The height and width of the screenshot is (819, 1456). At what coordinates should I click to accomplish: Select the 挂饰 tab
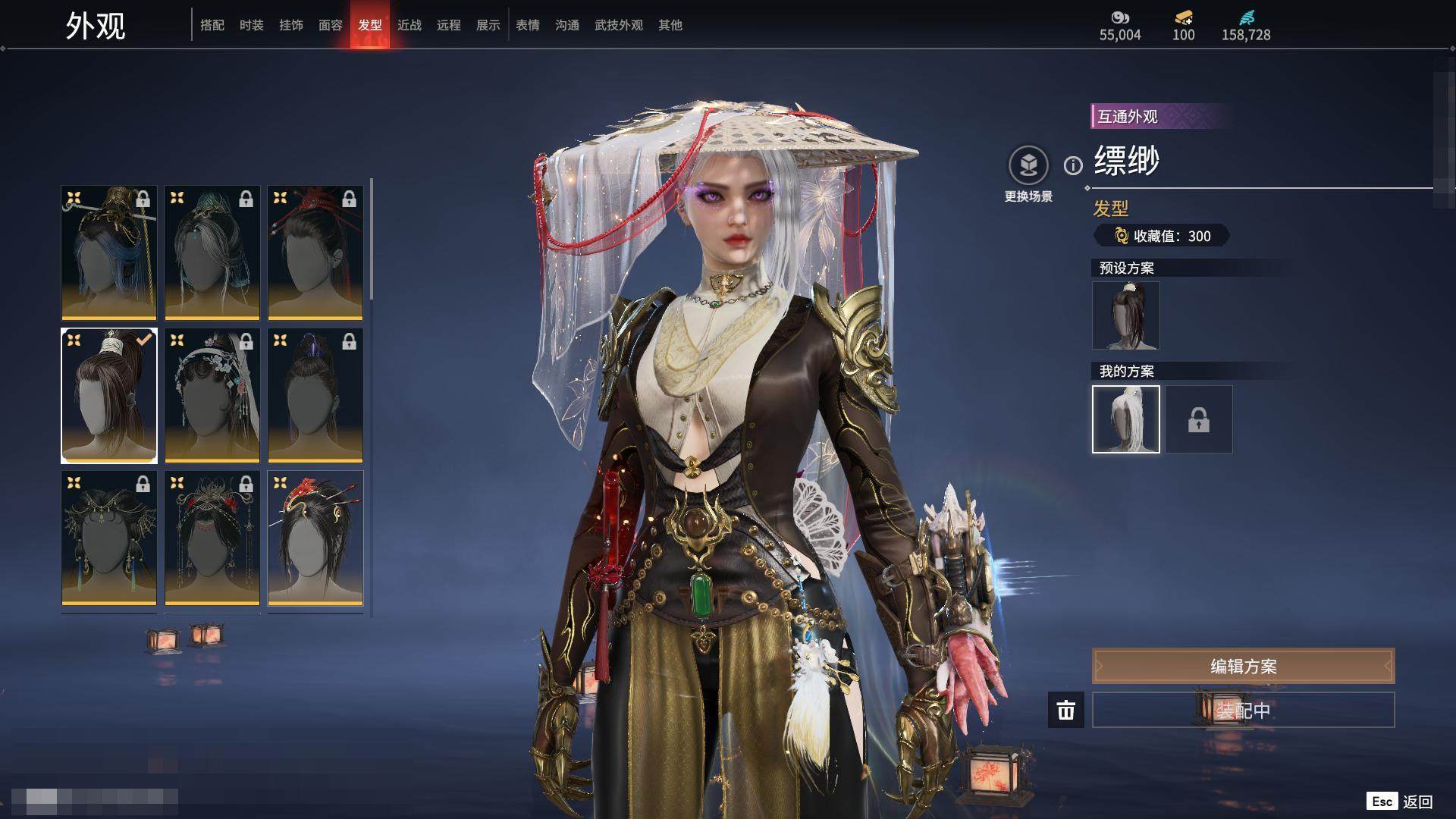click(291, 25)
